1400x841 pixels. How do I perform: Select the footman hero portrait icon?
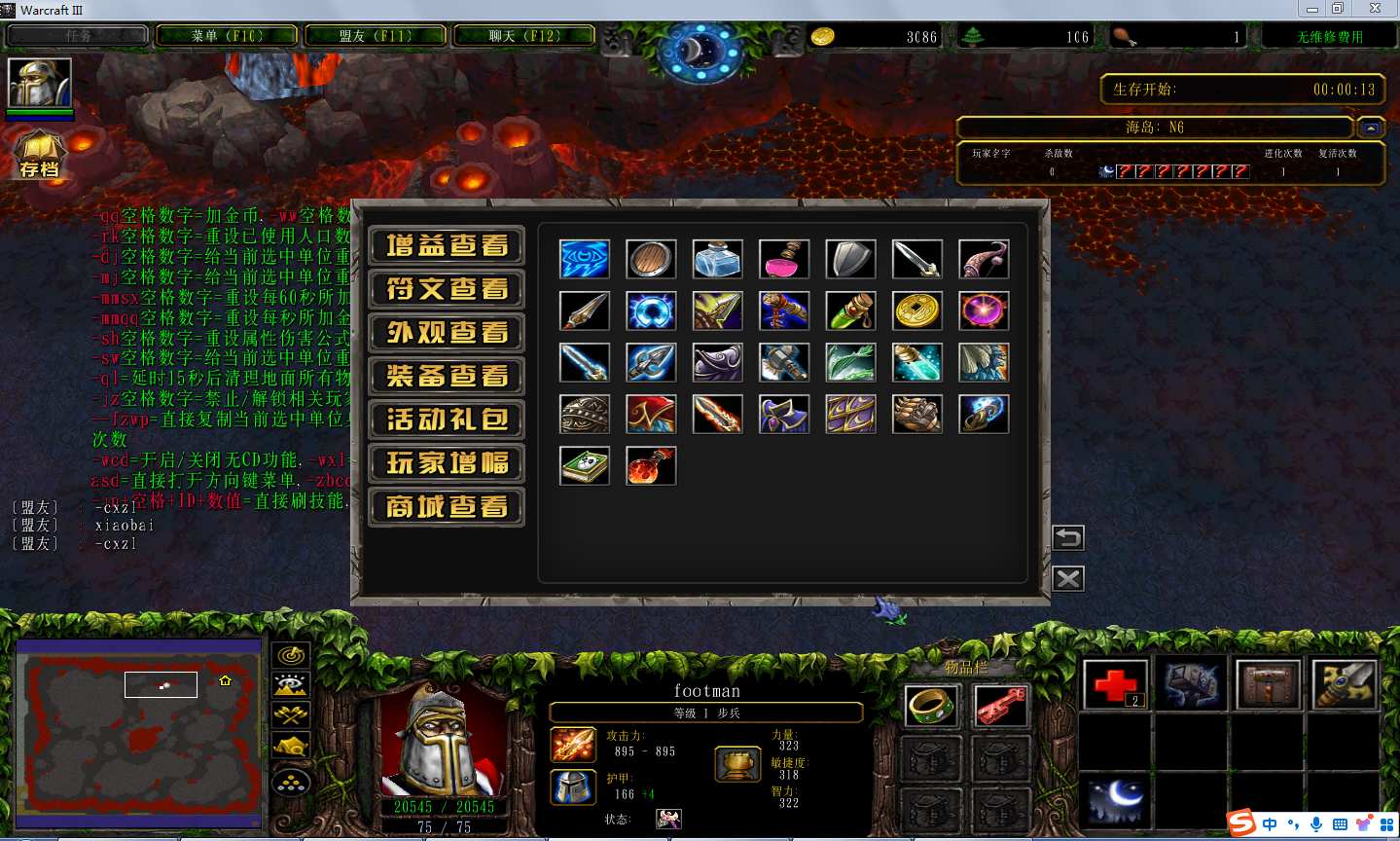40,84
